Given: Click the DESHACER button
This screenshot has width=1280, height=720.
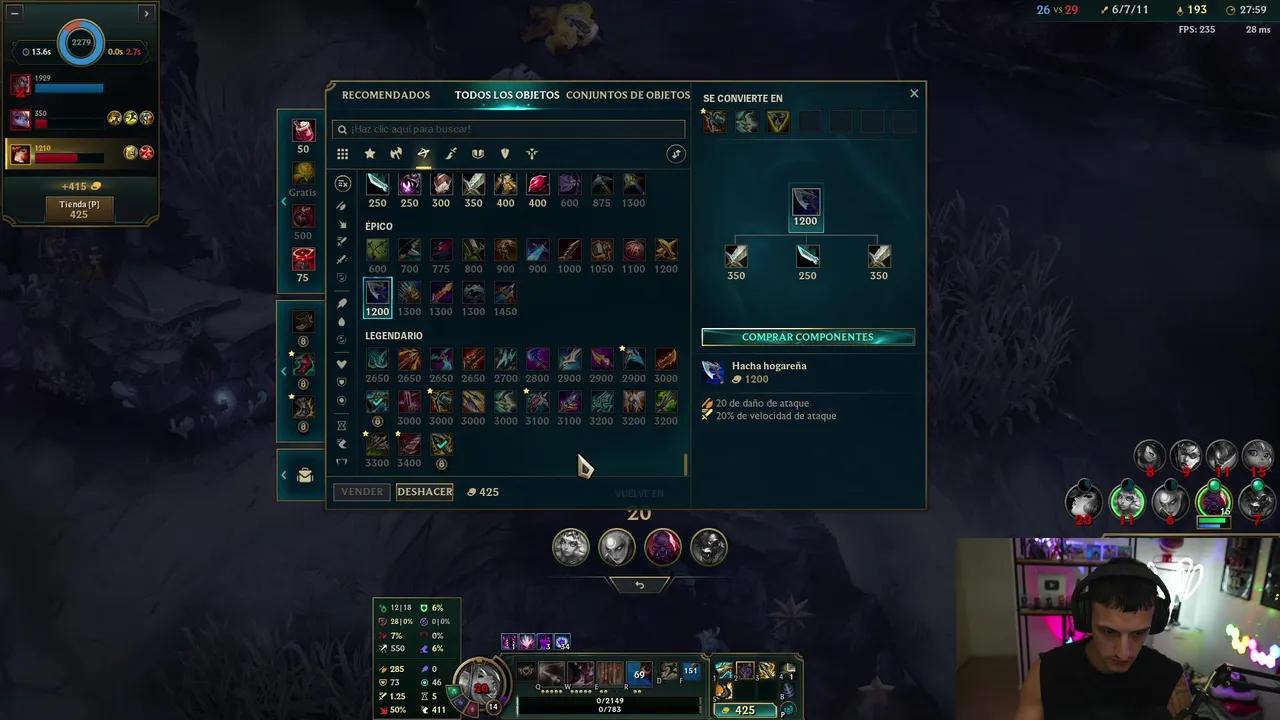Looking at the screenshot, I should (424, 491).
